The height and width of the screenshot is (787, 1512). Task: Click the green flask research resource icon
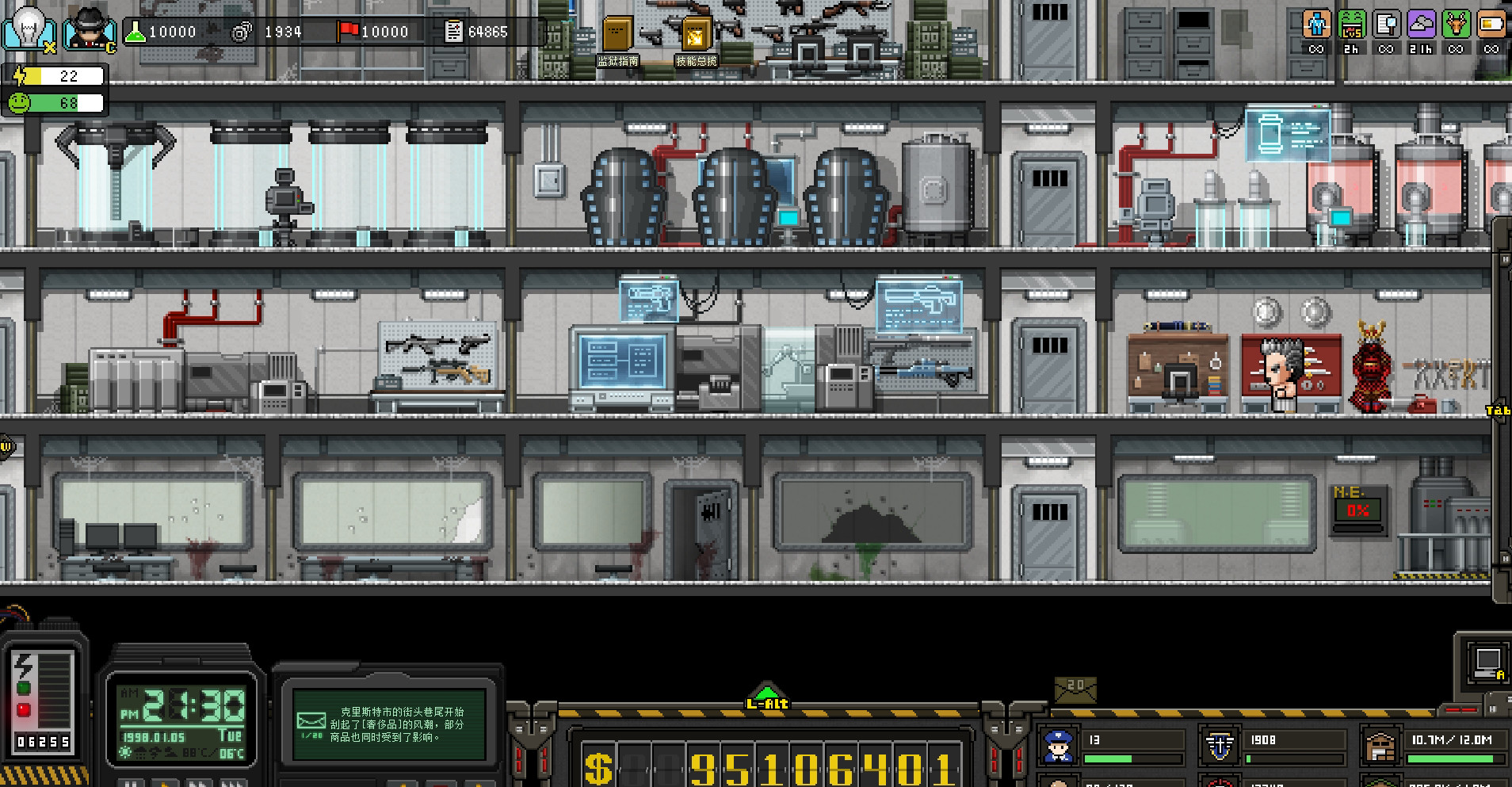pyautogui.click(x=136, y=32)
